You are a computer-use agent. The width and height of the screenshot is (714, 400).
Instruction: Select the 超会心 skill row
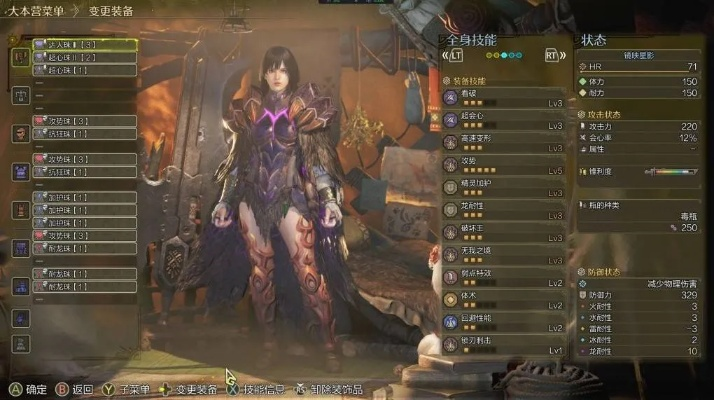point(503,122)
